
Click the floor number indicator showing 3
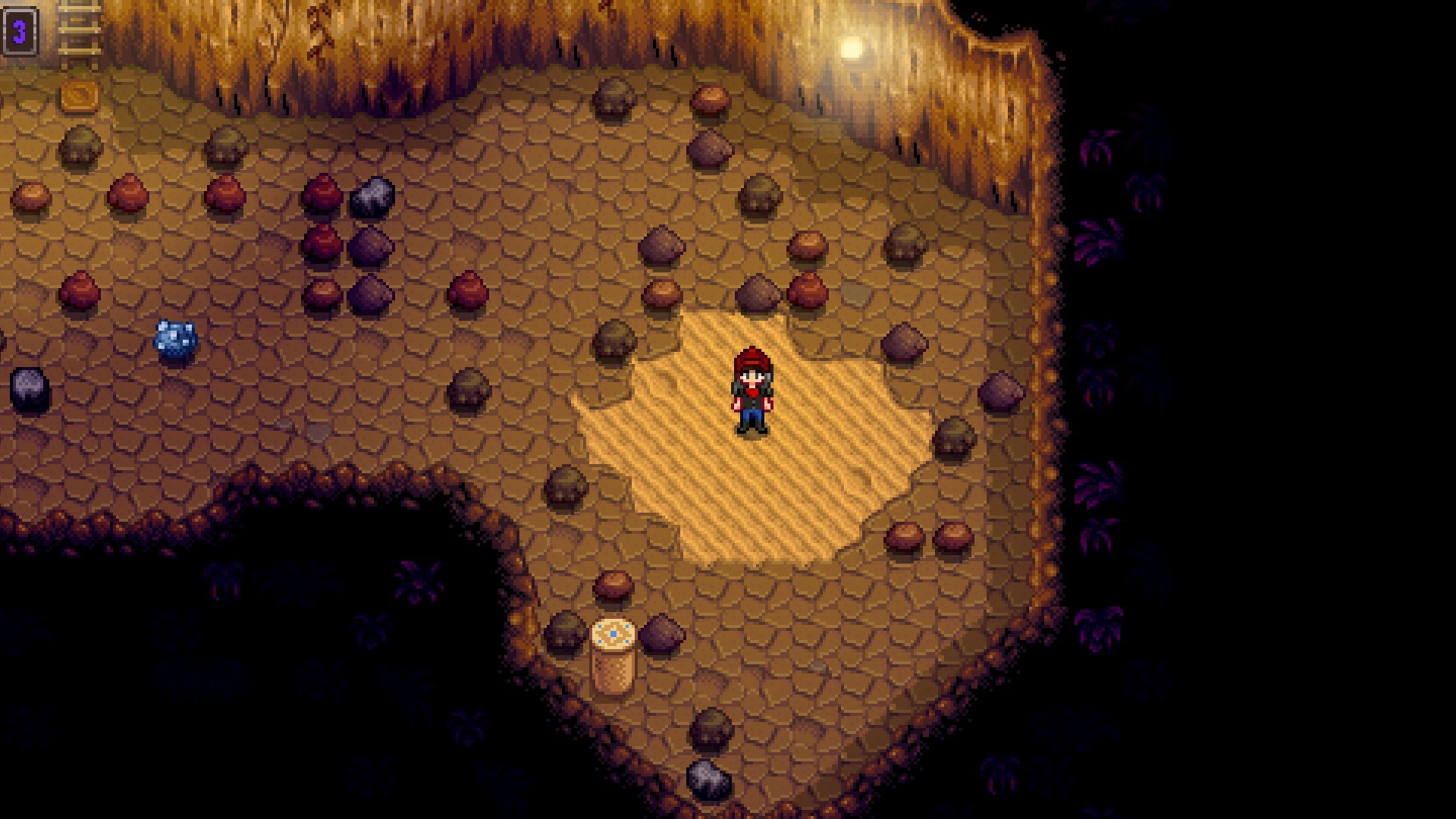tap(20, 32)
